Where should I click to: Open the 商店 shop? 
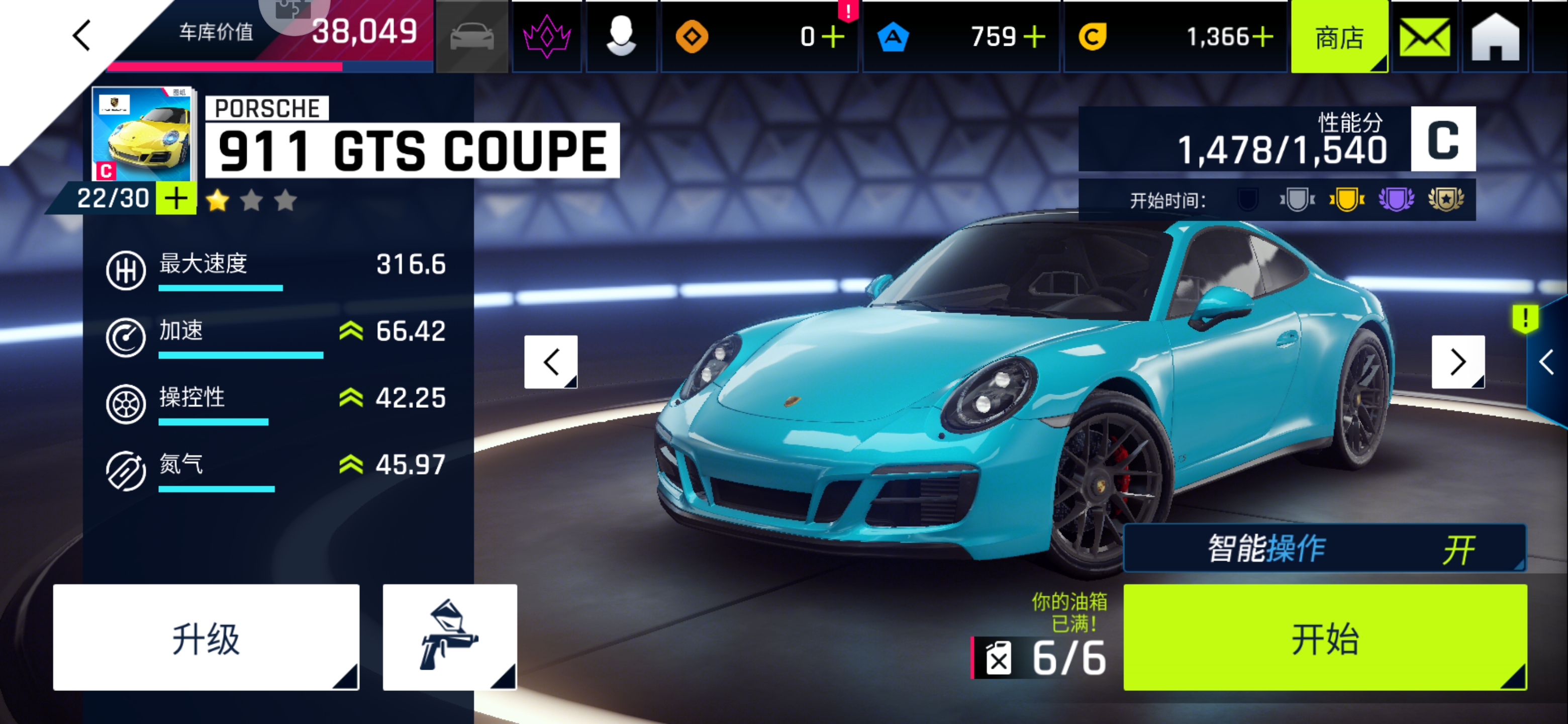(x=1338, y=38)
